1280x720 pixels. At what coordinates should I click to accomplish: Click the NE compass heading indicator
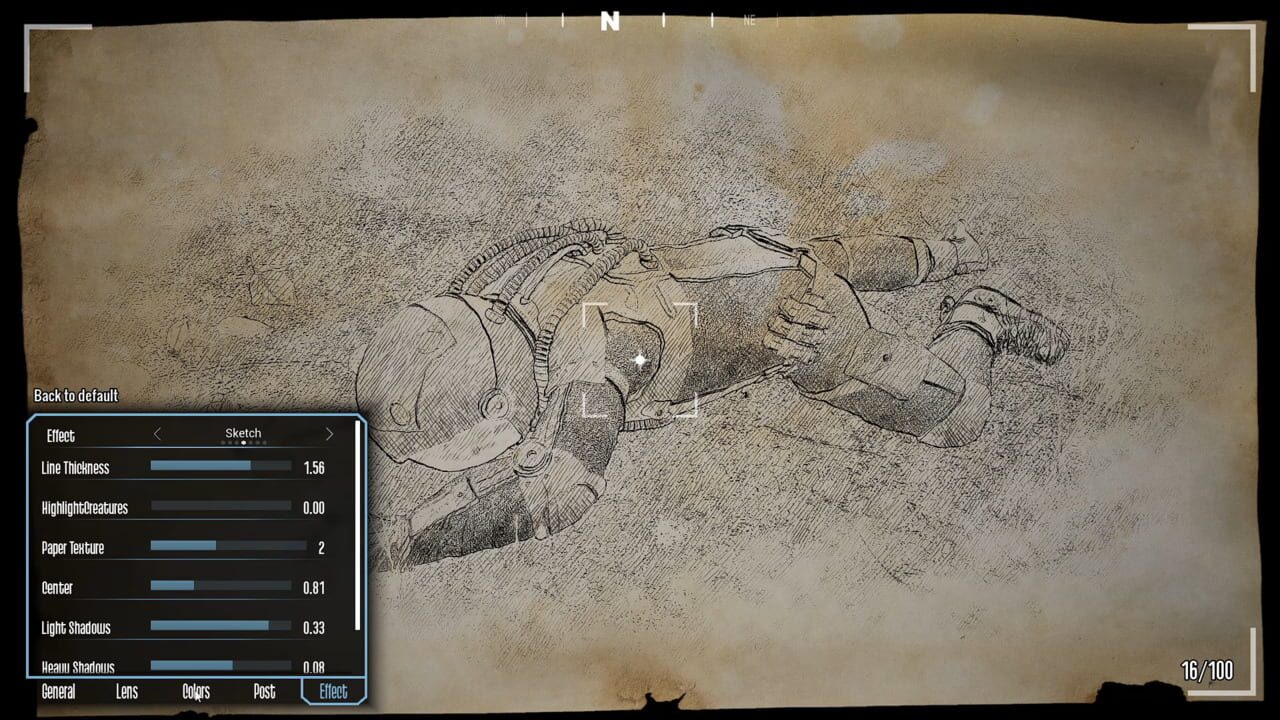(x=749, y=18)
